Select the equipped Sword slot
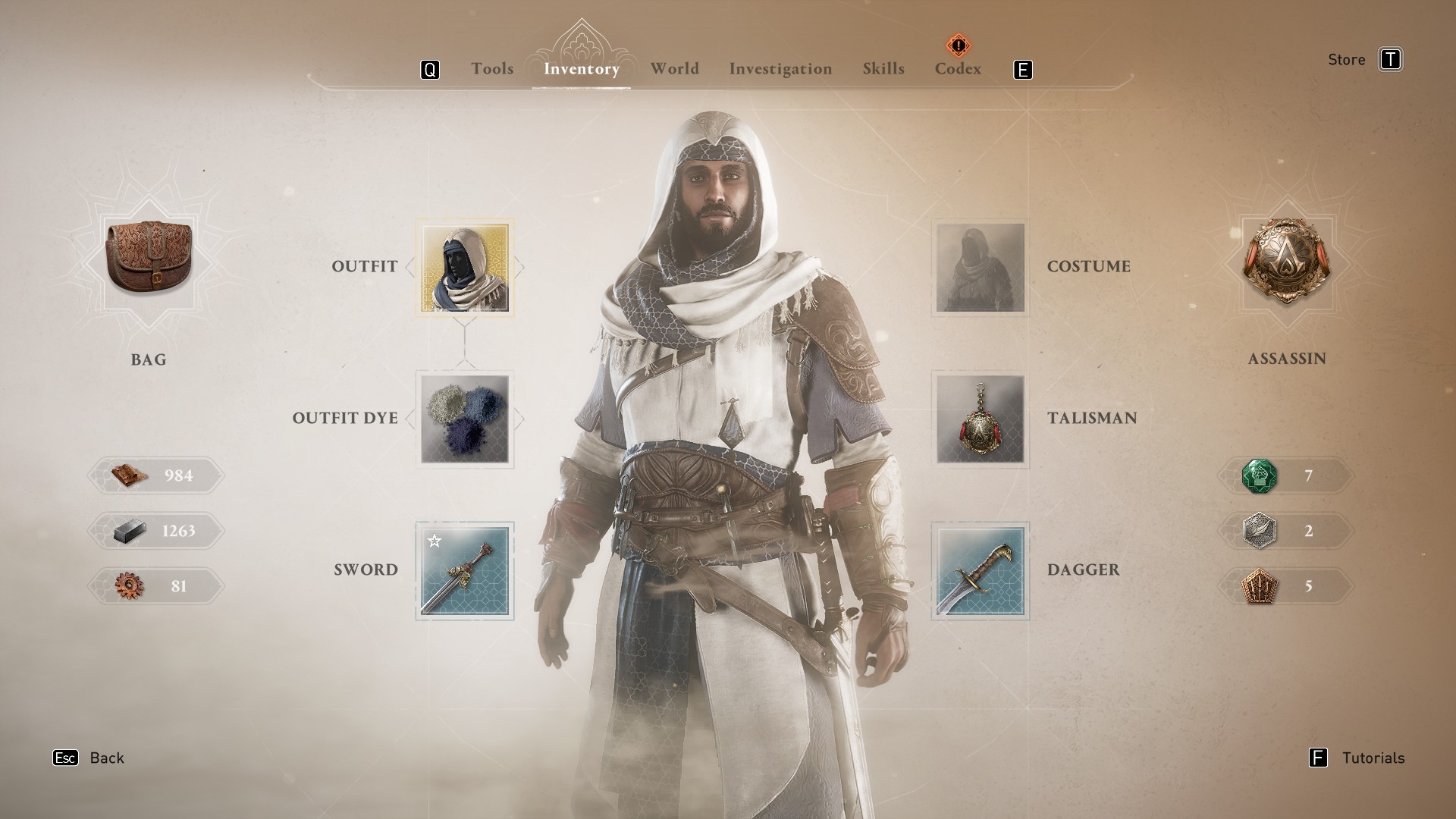This screenshot has height=819, width=1456. point(465,571)
